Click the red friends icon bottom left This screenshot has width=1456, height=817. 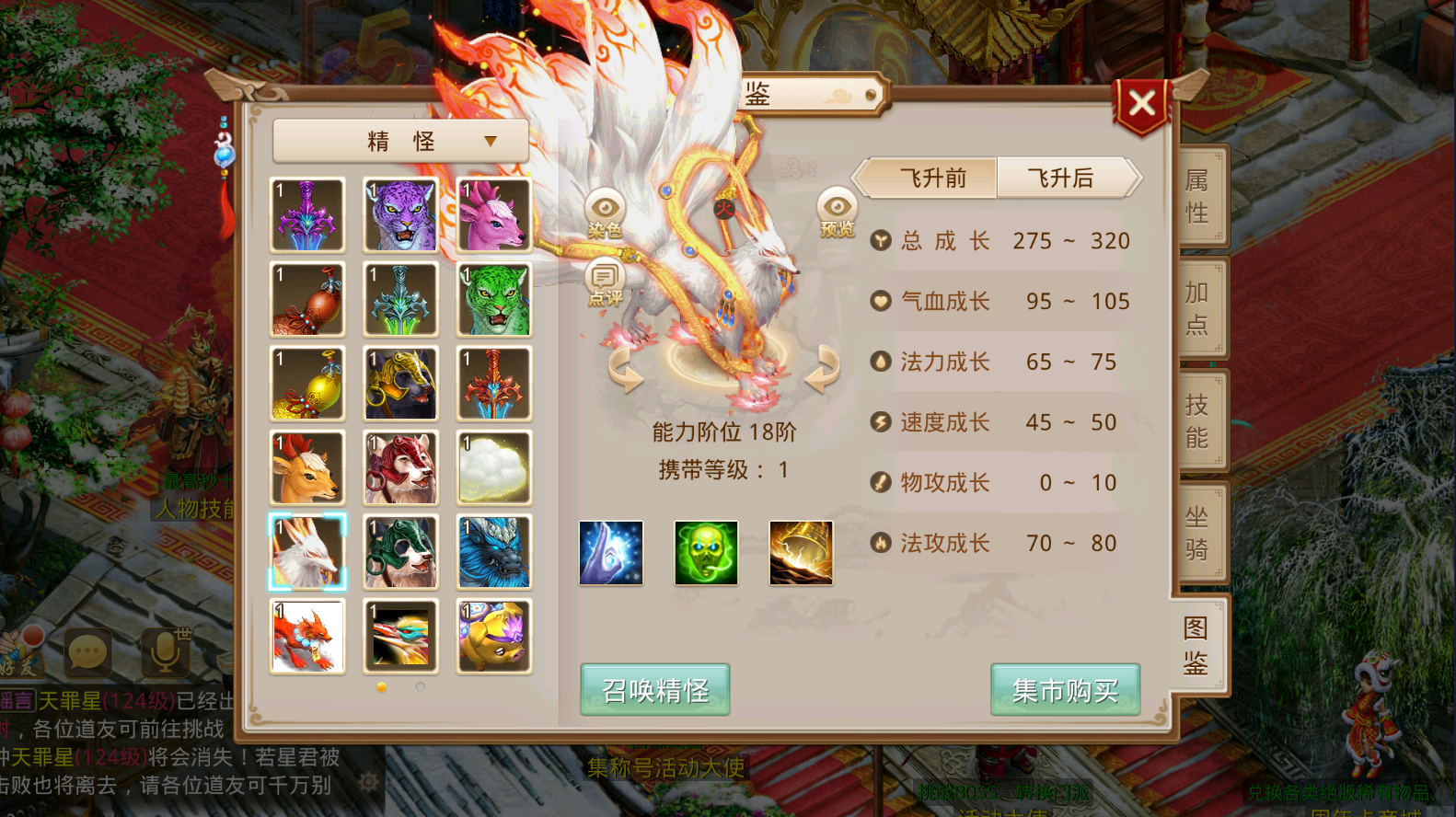[x=31, y=637]
